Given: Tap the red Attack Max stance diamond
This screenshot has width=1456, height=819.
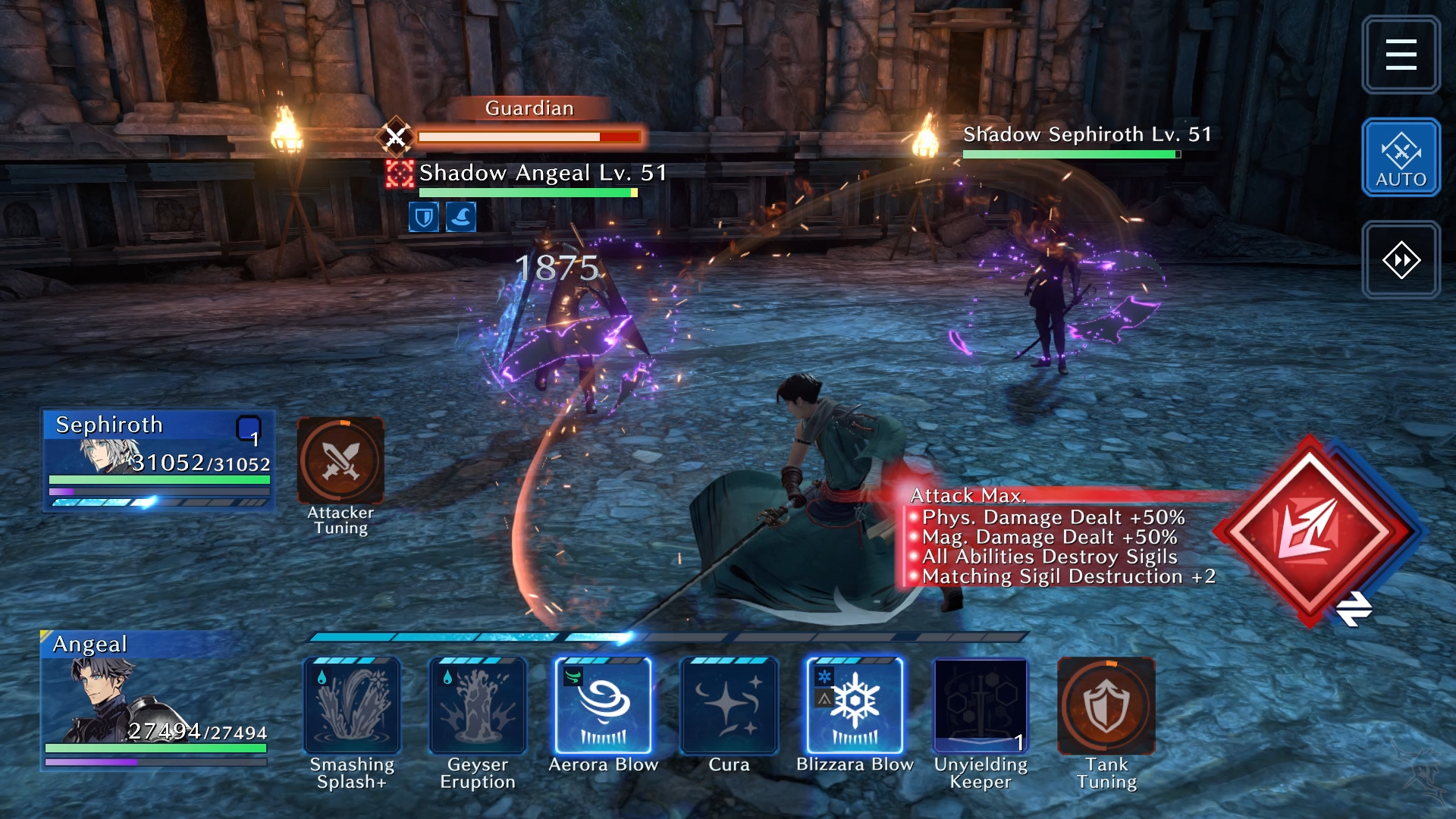Looking at the screenshot, I should (1310, 531).
